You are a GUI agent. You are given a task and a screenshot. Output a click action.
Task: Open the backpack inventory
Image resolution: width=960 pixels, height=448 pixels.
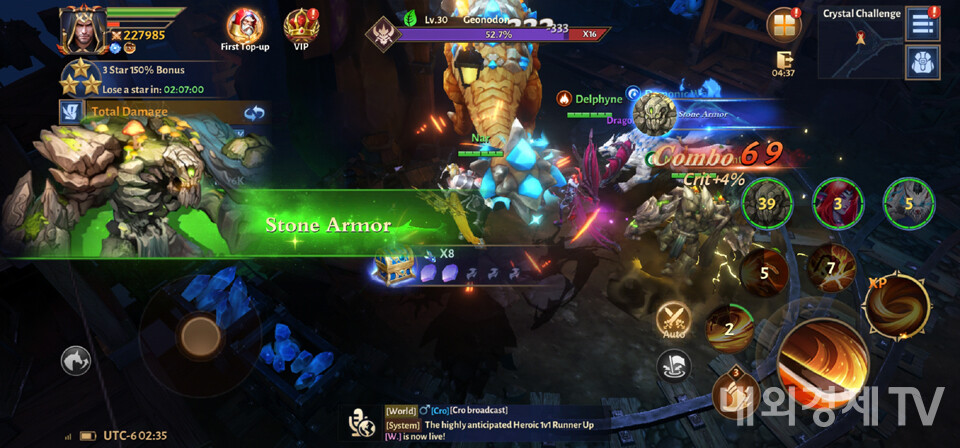(921, 62)
